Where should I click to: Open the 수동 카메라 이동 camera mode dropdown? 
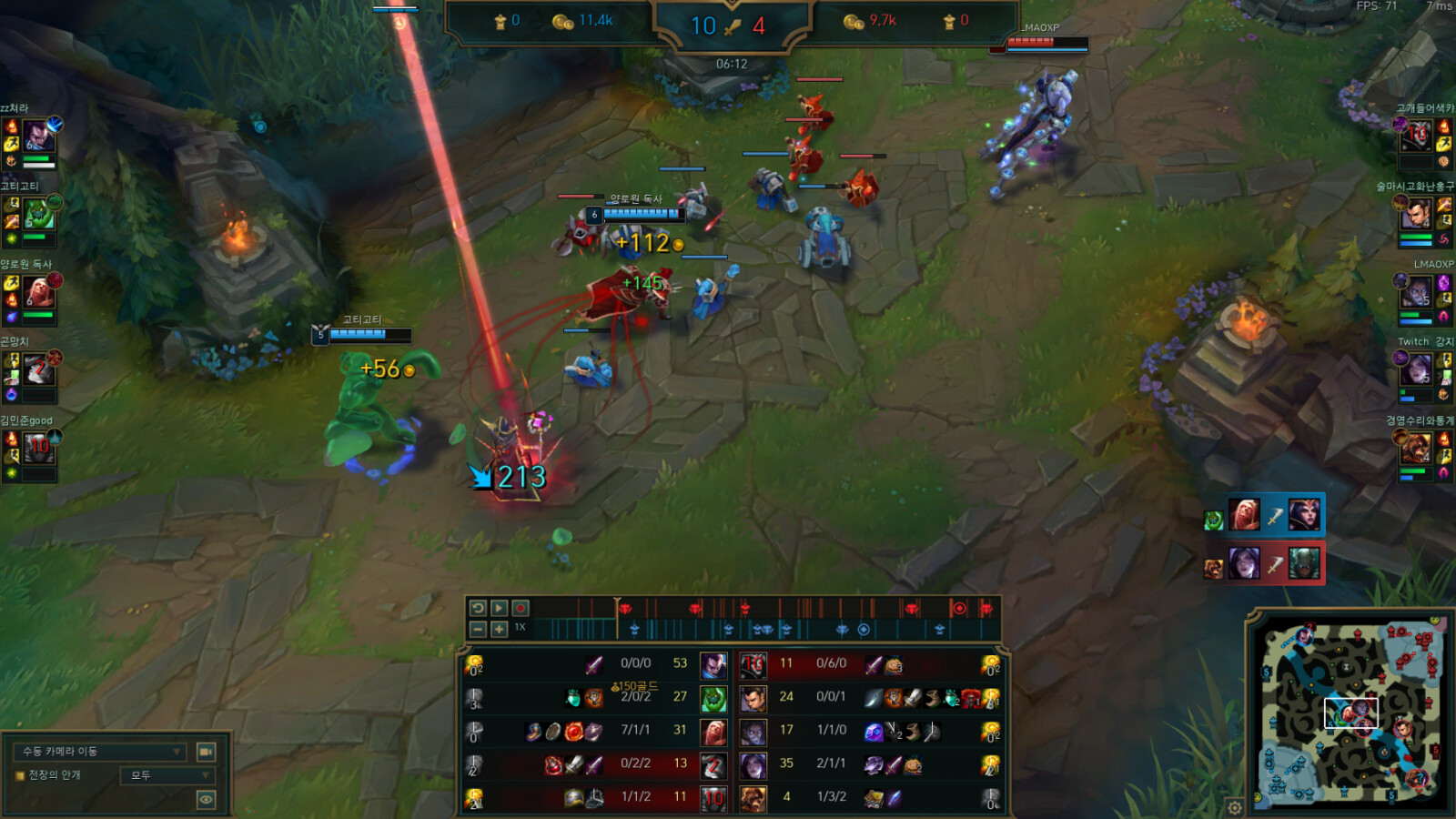pos(100,752)
